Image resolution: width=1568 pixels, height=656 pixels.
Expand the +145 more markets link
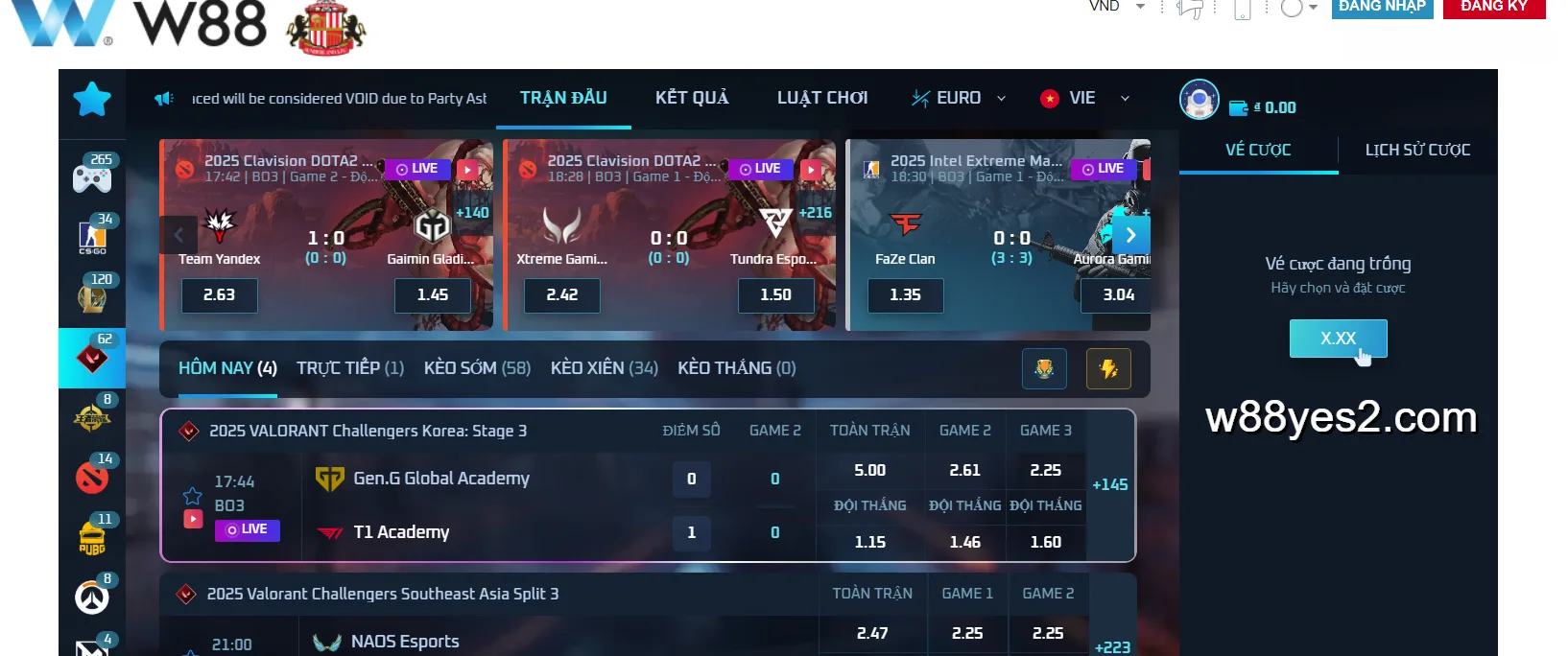[1110, 485]
